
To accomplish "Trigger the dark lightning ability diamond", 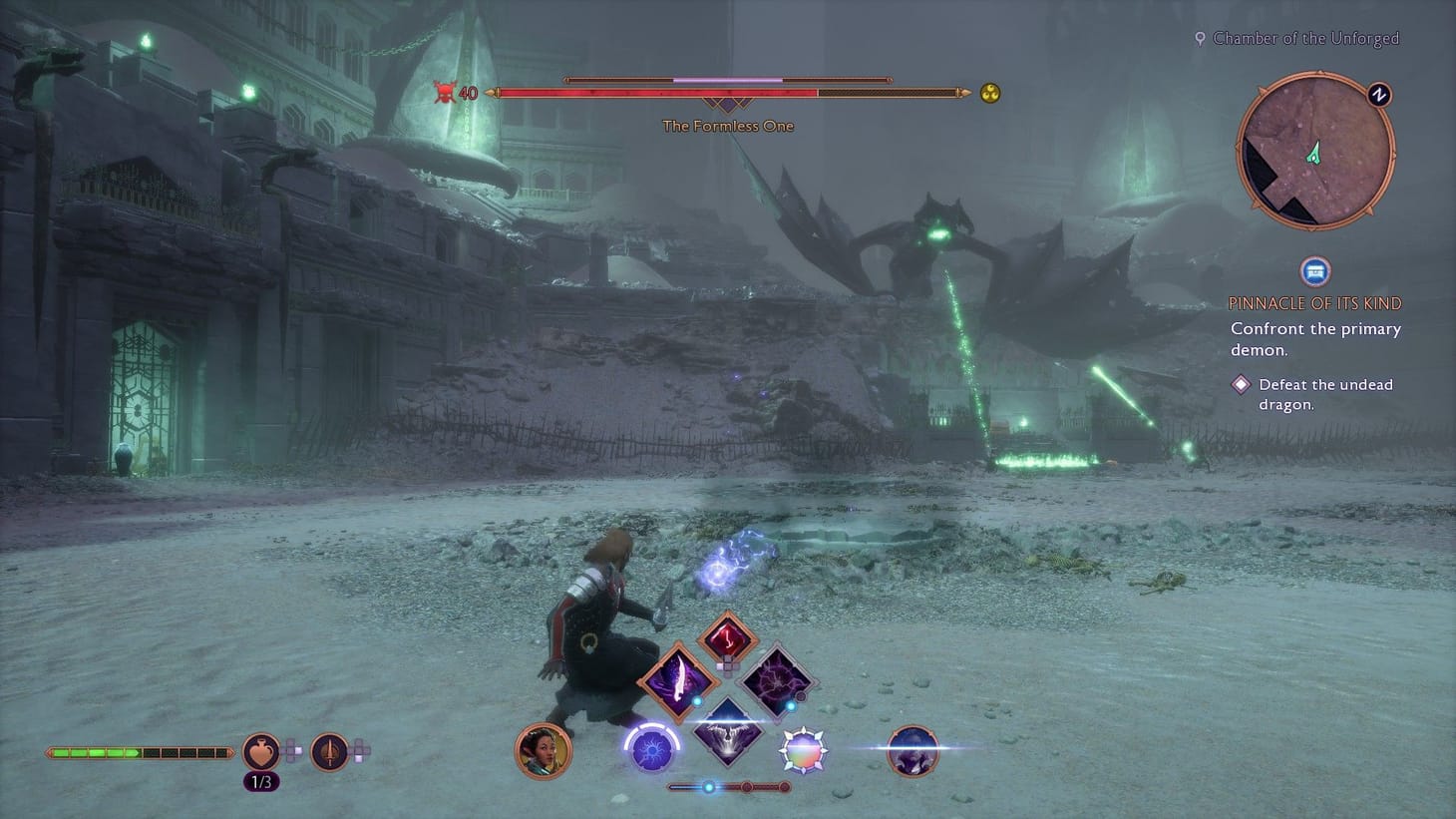I will (x=779, y=682).
